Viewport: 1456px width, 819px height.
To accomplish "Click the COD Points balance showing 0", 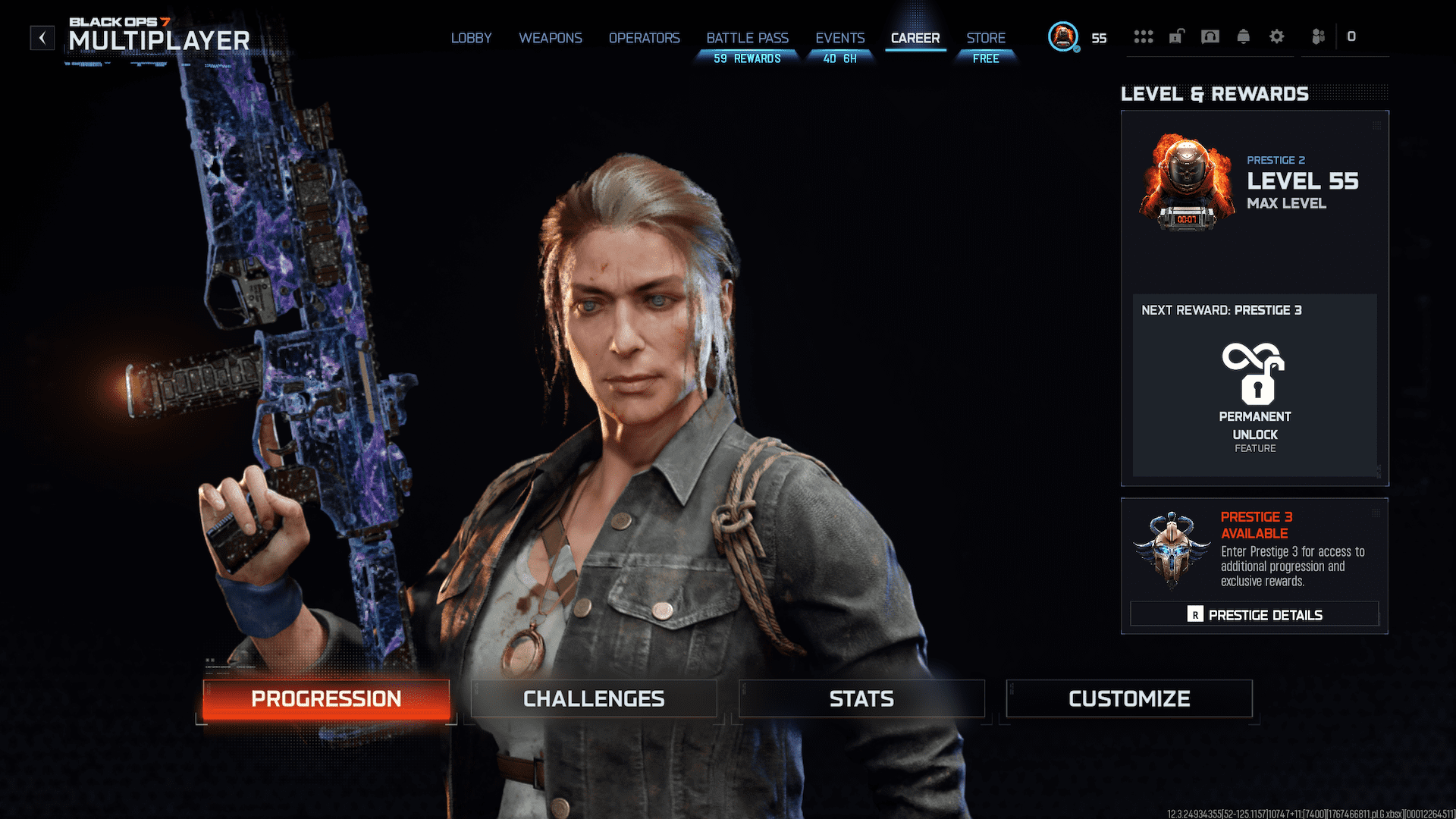I will click(1352, 36).
